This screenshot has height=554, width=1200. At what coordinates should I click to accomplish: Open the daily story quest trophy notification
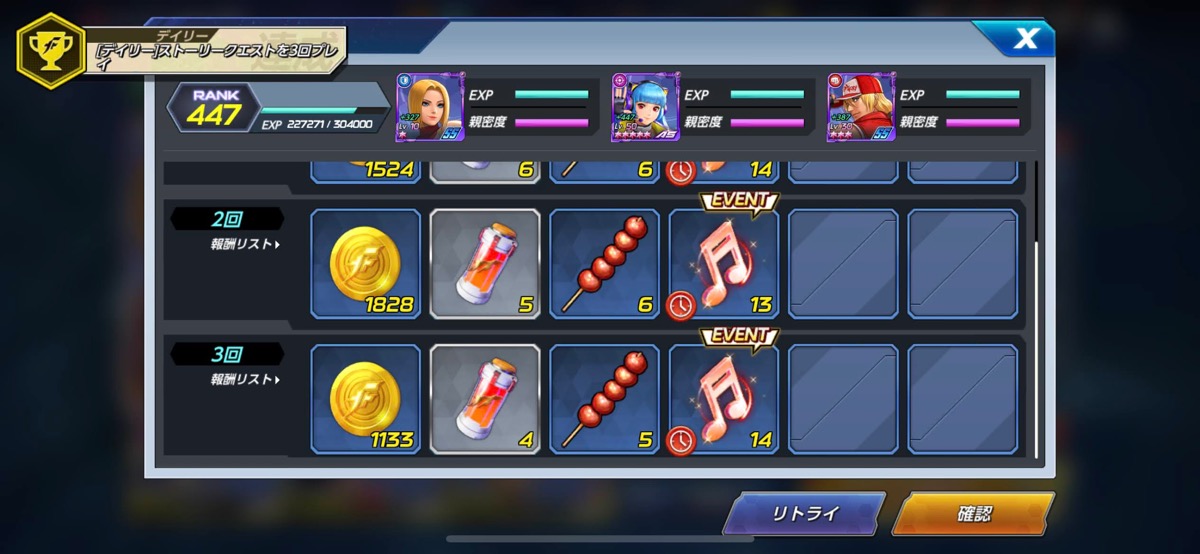click(180, 52)
